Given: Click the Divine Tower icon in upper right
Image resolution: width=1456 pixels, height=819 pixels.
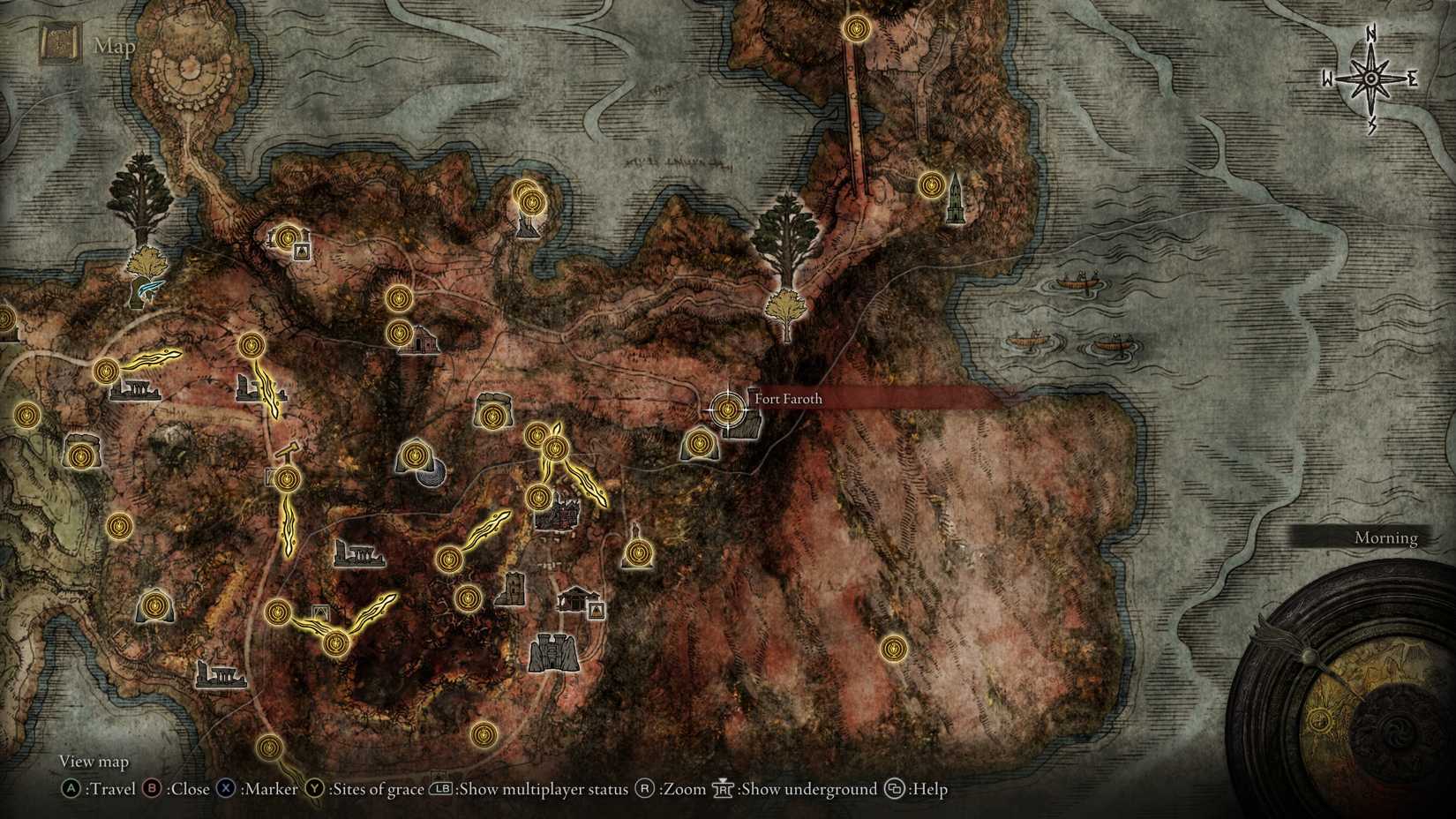Looking at the screenshot, I should pos(954,196).
